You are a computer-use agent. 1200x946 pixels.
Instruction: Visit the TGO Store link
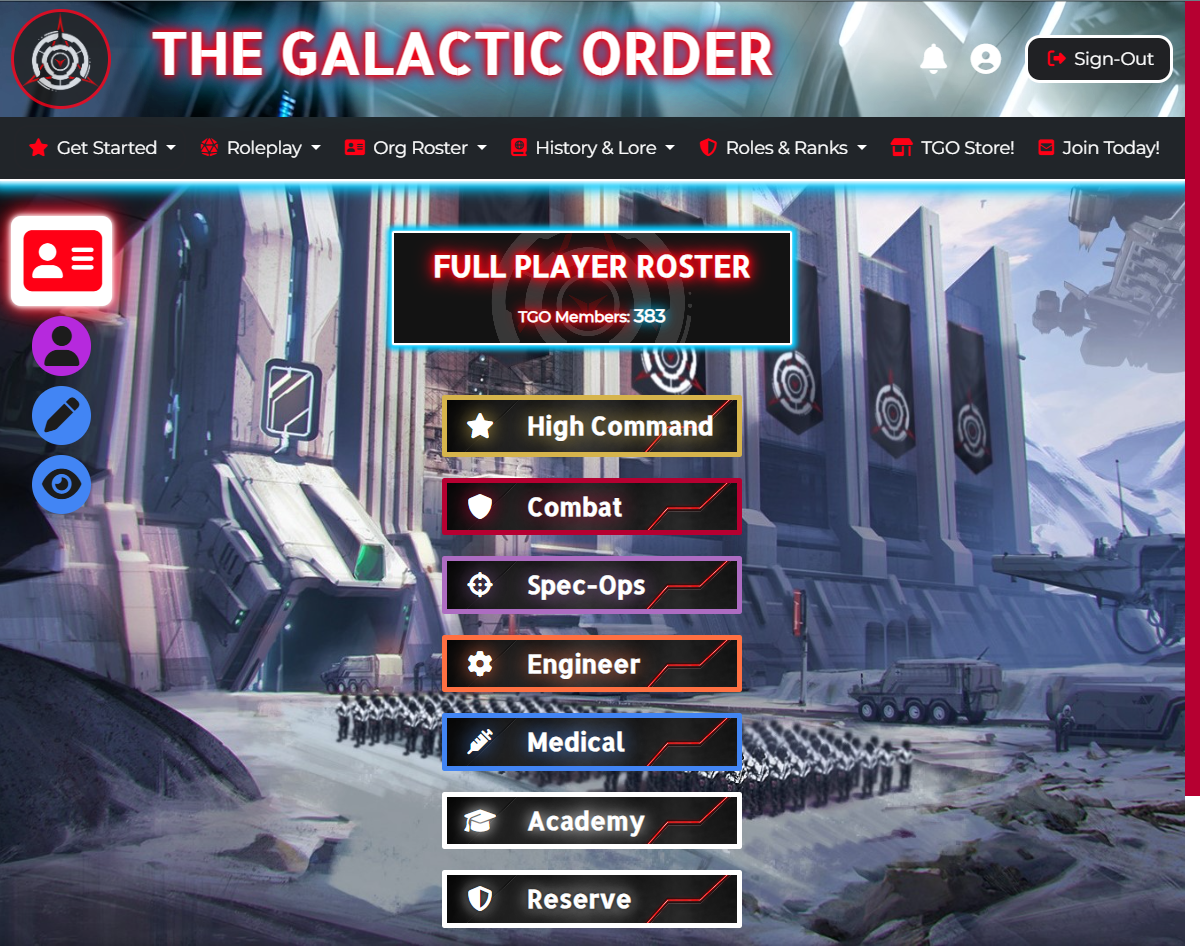click(953, 148)
